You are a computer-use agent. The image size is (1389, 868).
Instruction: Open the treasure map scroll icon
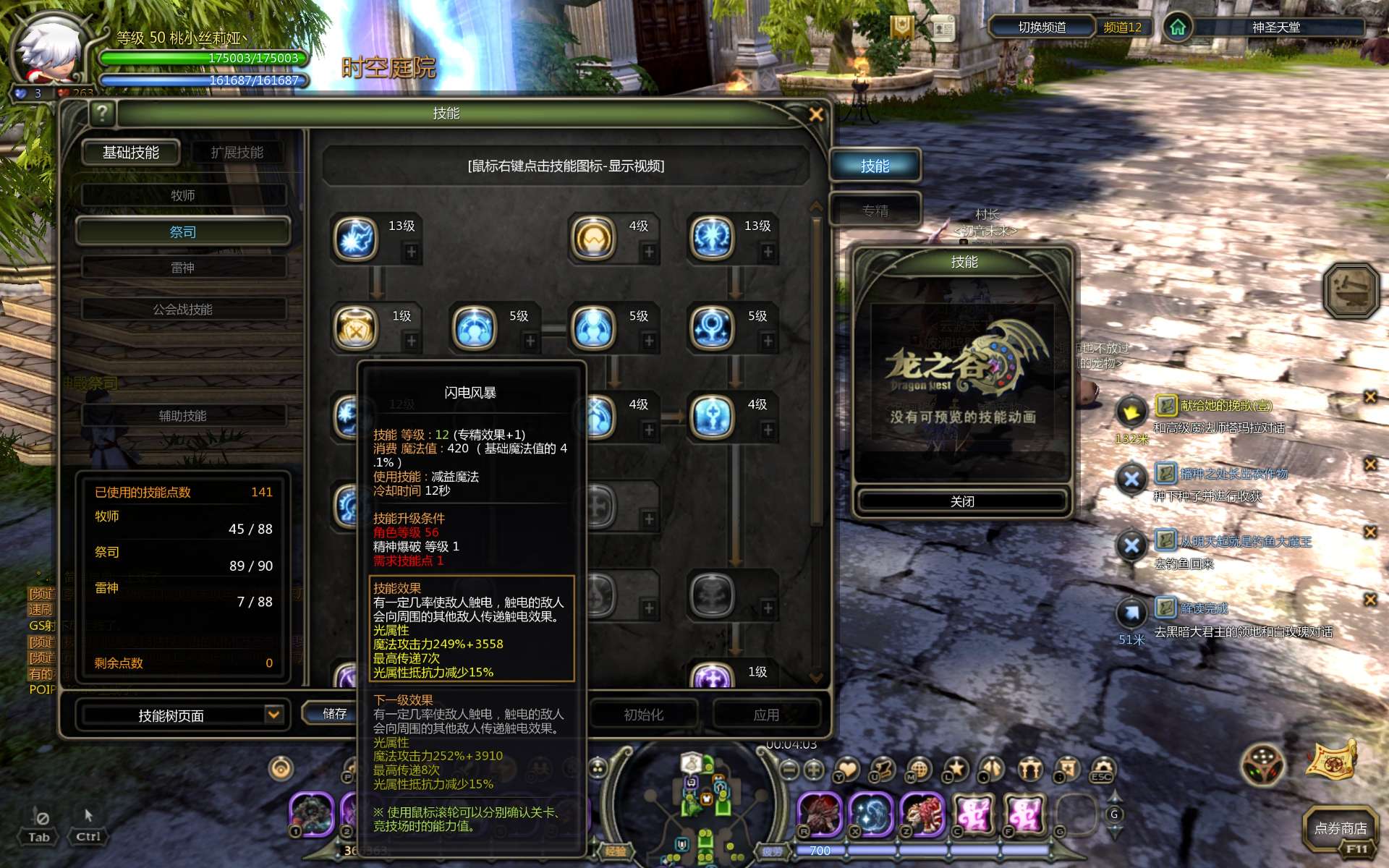click(x=1332, y=761)
